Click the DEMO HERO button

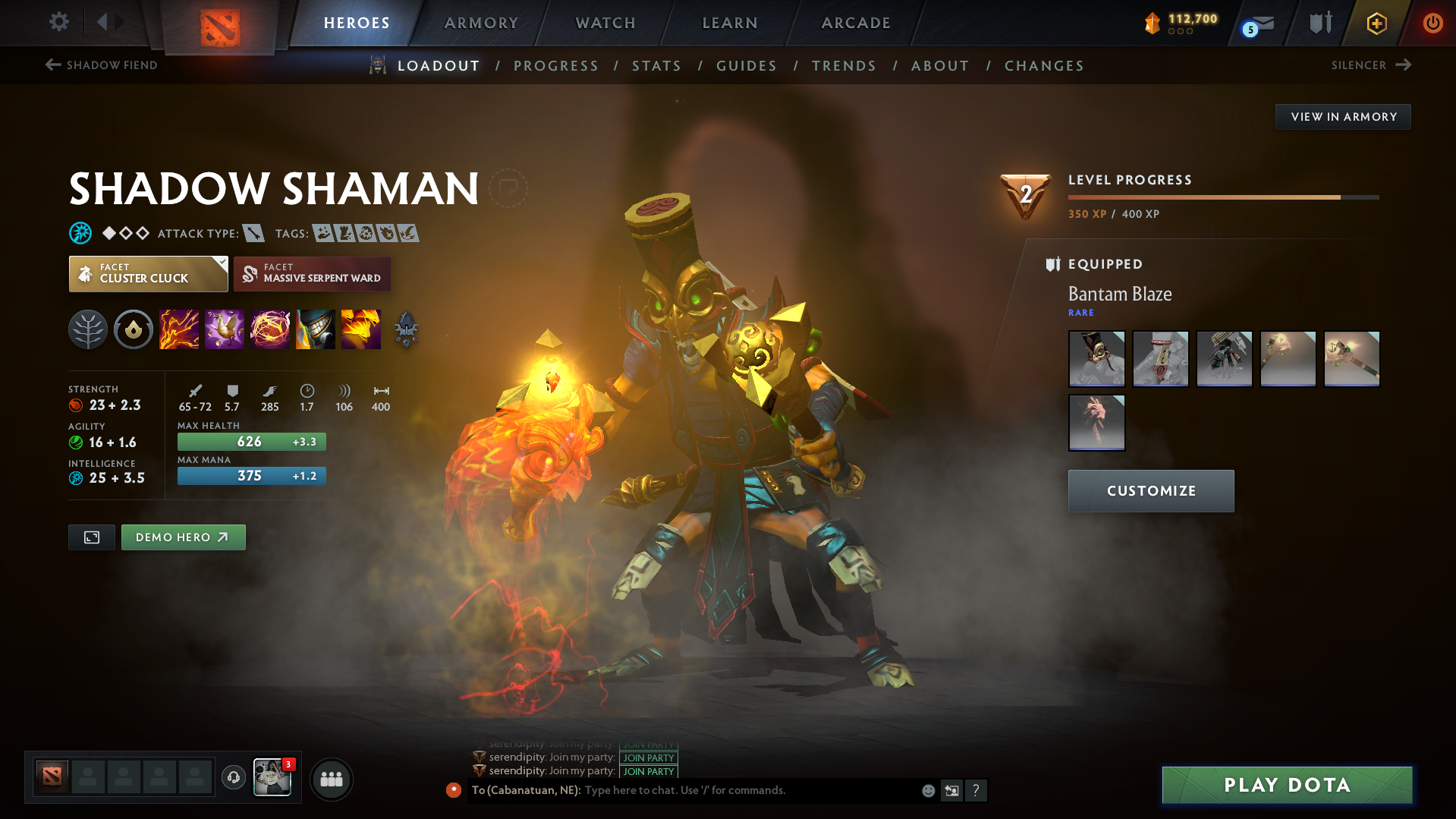(x=183, y=537)
